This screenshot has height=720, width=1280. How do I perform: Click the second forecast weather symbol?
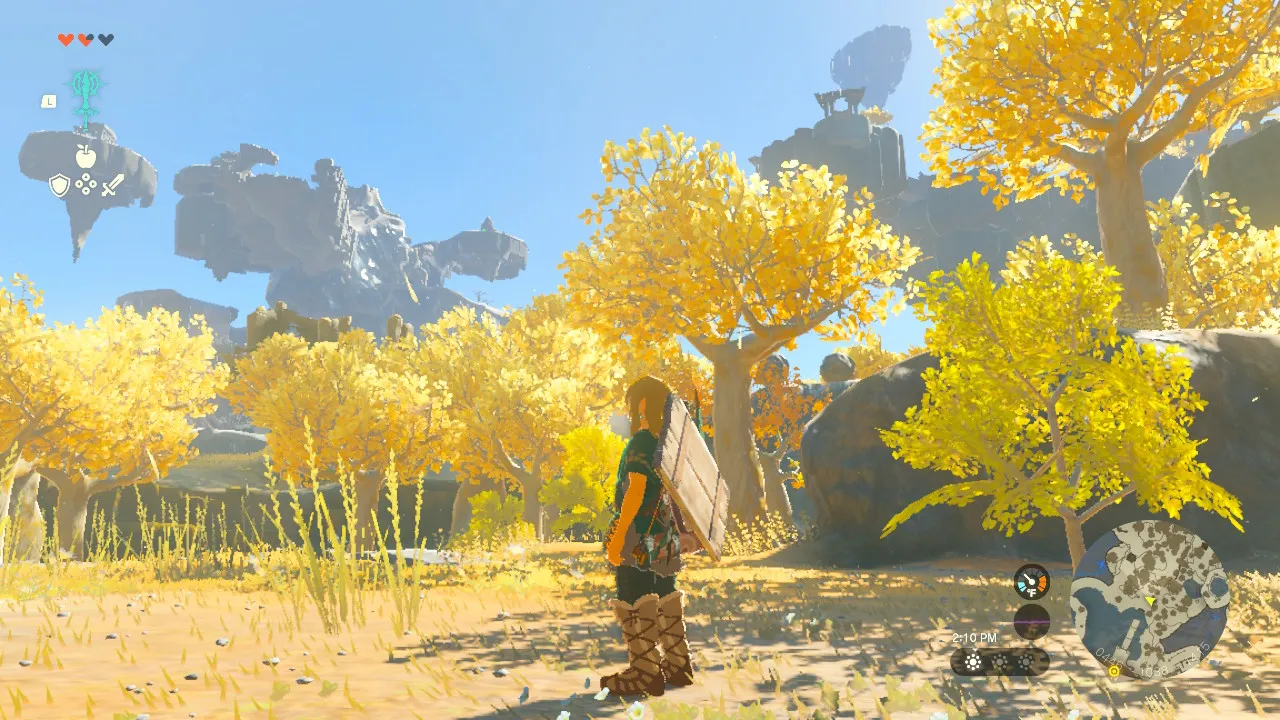pyautogui.click(x=999, y=662)
